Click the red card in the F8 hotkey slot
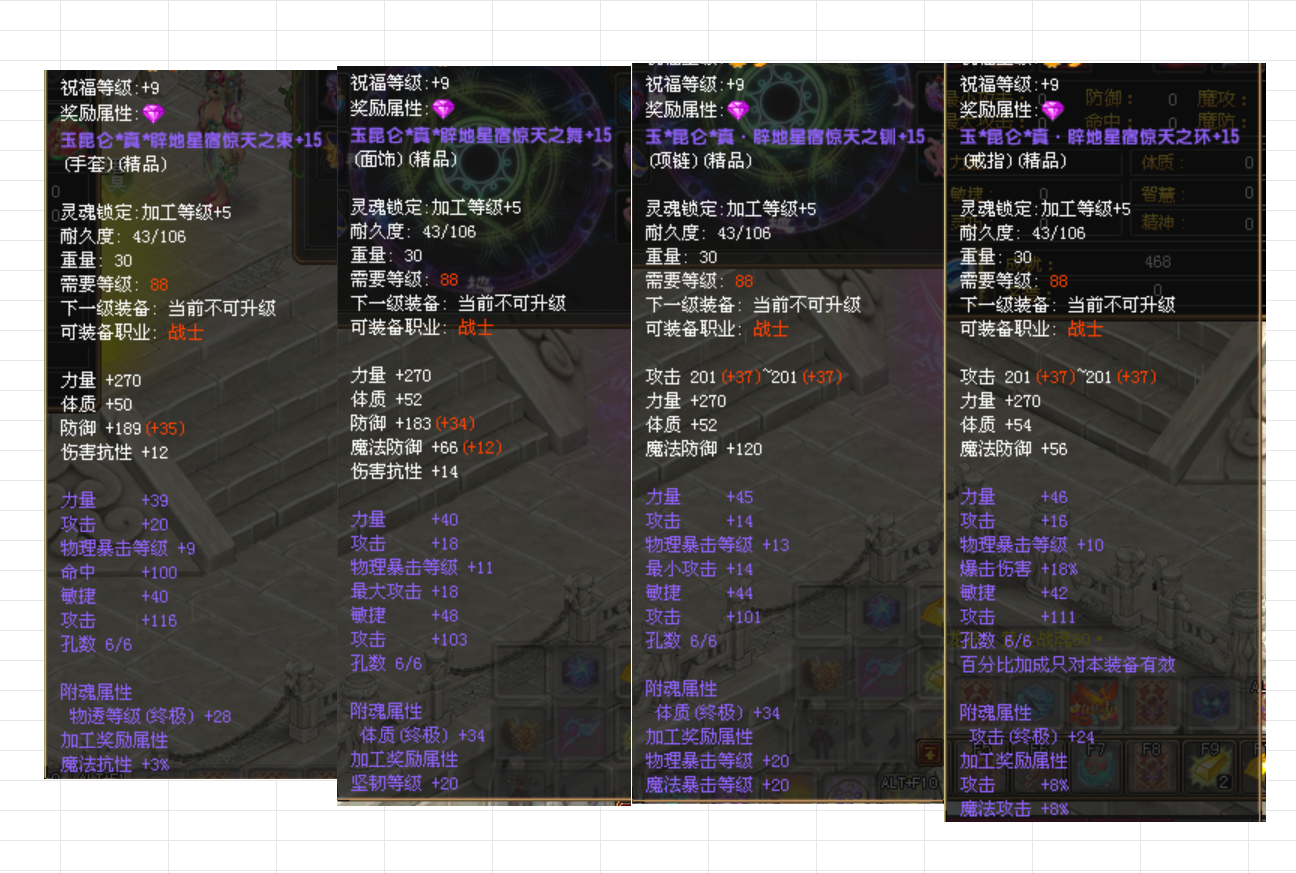1296x873 pixels. click(1151, 768)
